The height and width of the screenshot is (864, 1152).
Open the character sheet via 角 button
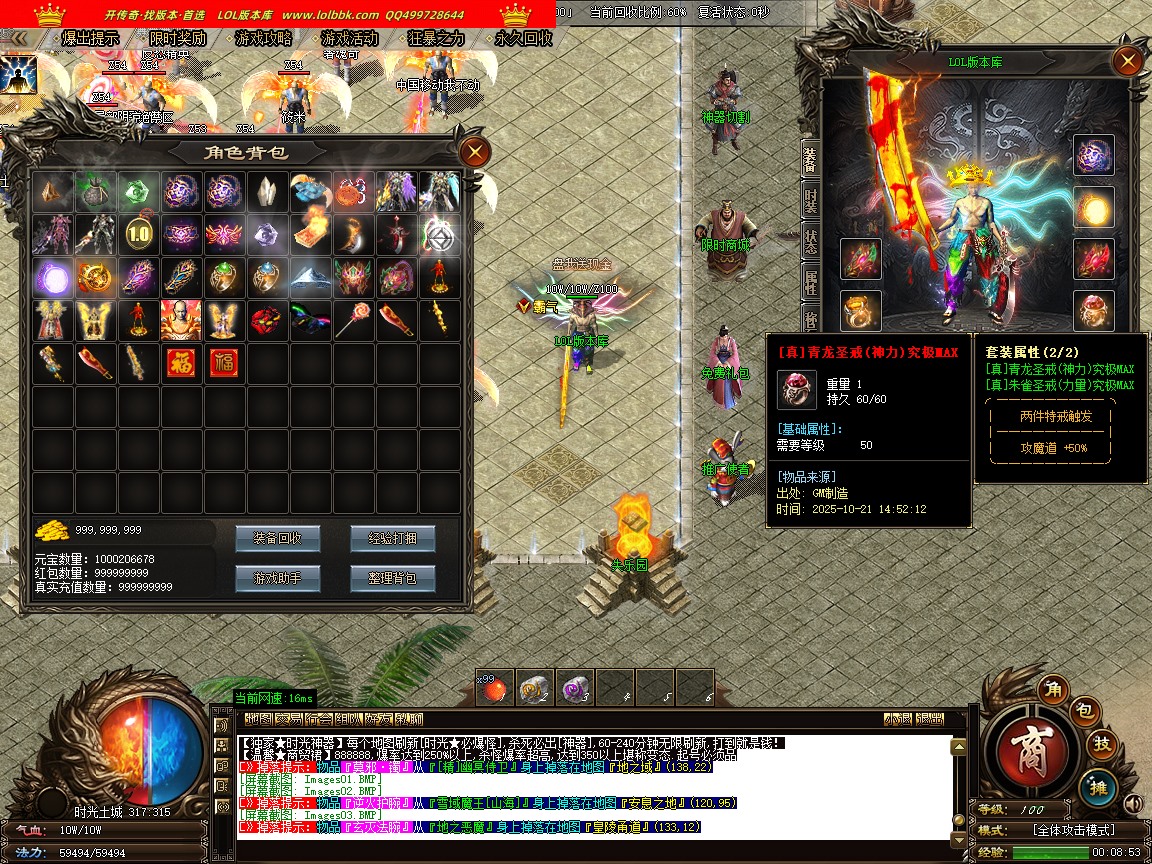click(1052, 689)
